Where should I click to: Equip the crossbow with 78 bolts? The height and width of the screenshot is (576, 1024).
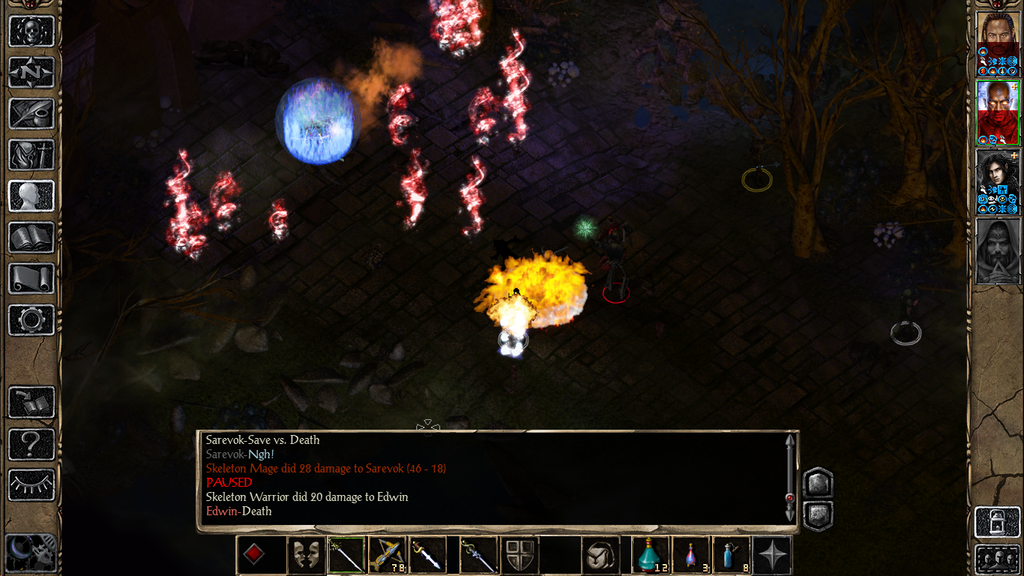click(x=387, y=555)
